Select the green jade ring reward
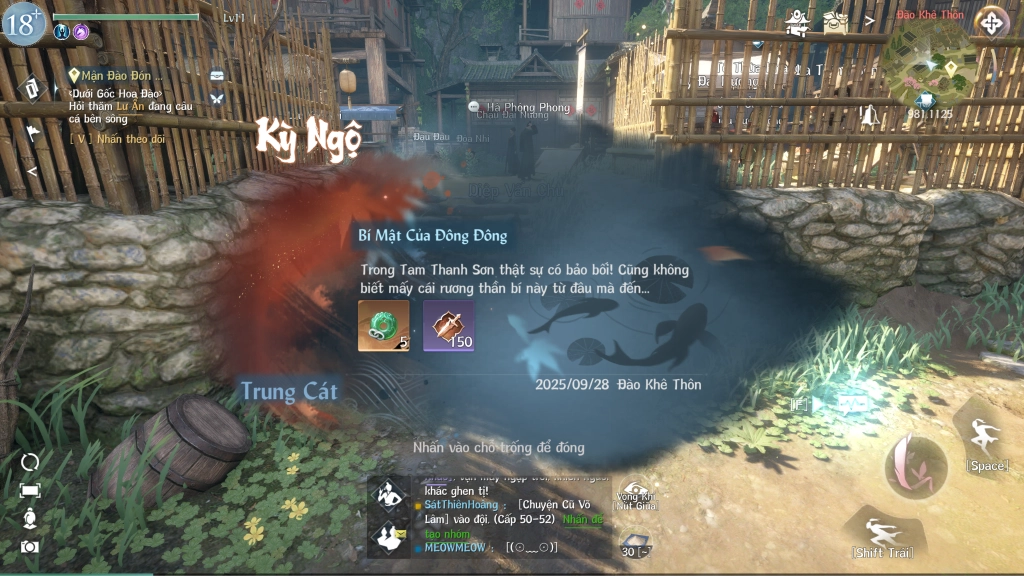This screenshot has width=1024, height=576. pos(383,326)
